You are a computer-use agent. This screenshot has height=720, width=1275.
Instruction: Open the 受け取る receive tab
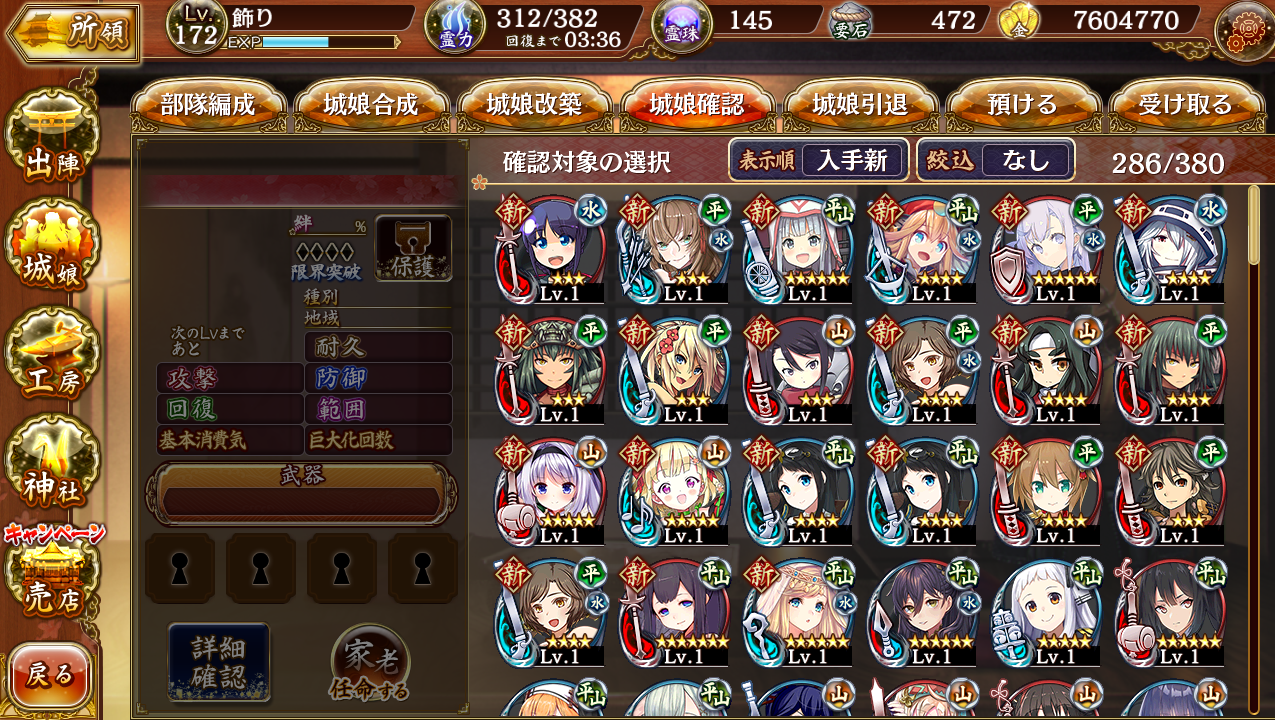tap(1185, 105)
